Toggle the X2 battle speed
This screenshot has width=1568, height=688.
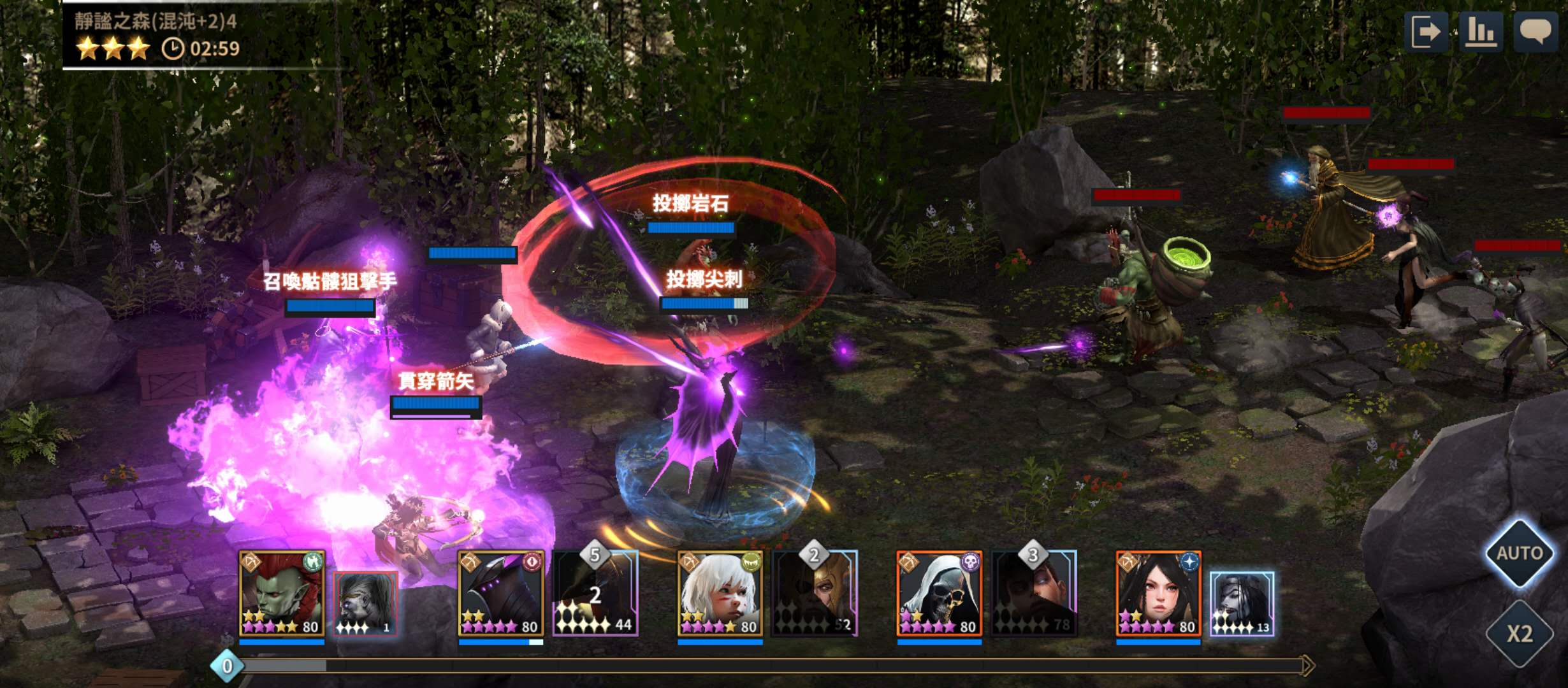(1520, 633)
